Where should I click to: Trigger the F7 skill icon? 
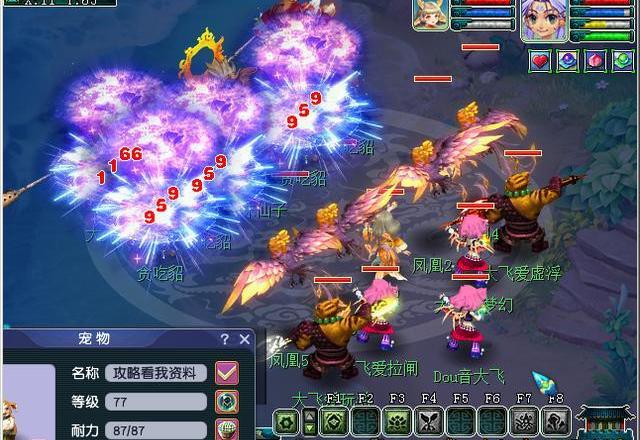524,421
